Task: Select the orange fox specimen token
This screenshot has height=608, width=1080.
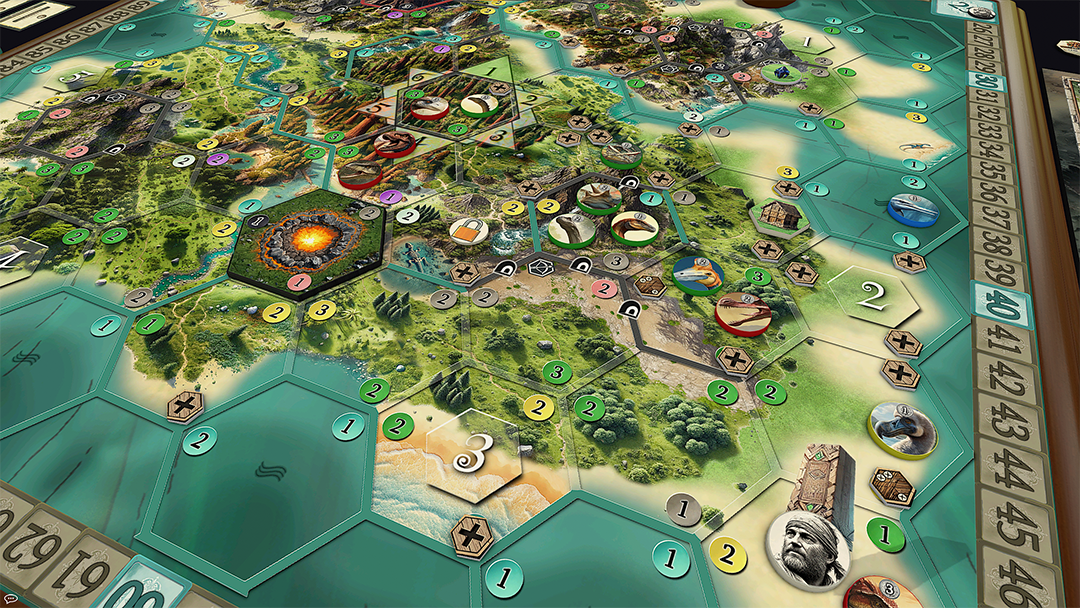Action: 697,274
